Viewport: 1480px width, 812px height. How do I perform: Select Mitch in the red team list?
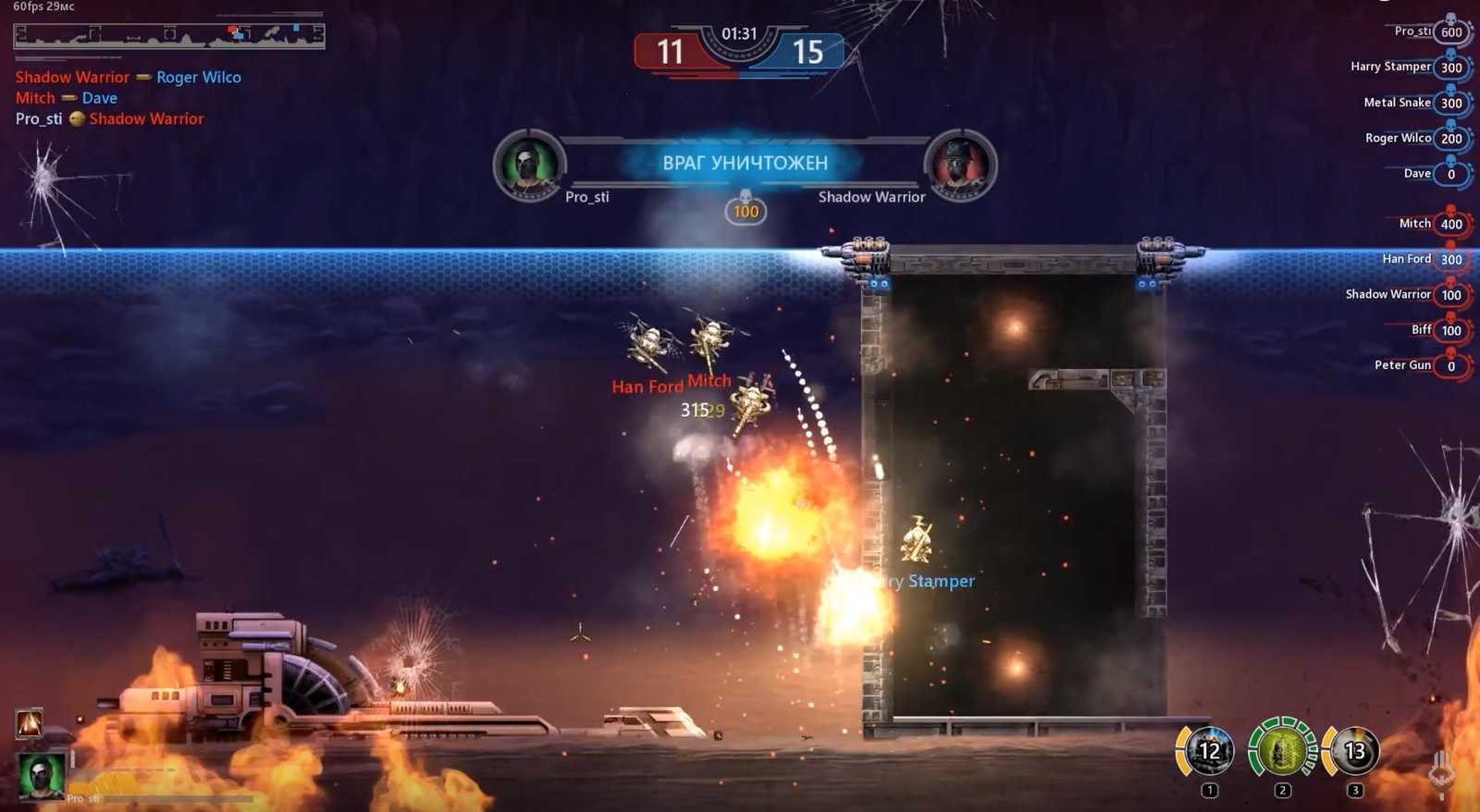(x=1431, y=224)
